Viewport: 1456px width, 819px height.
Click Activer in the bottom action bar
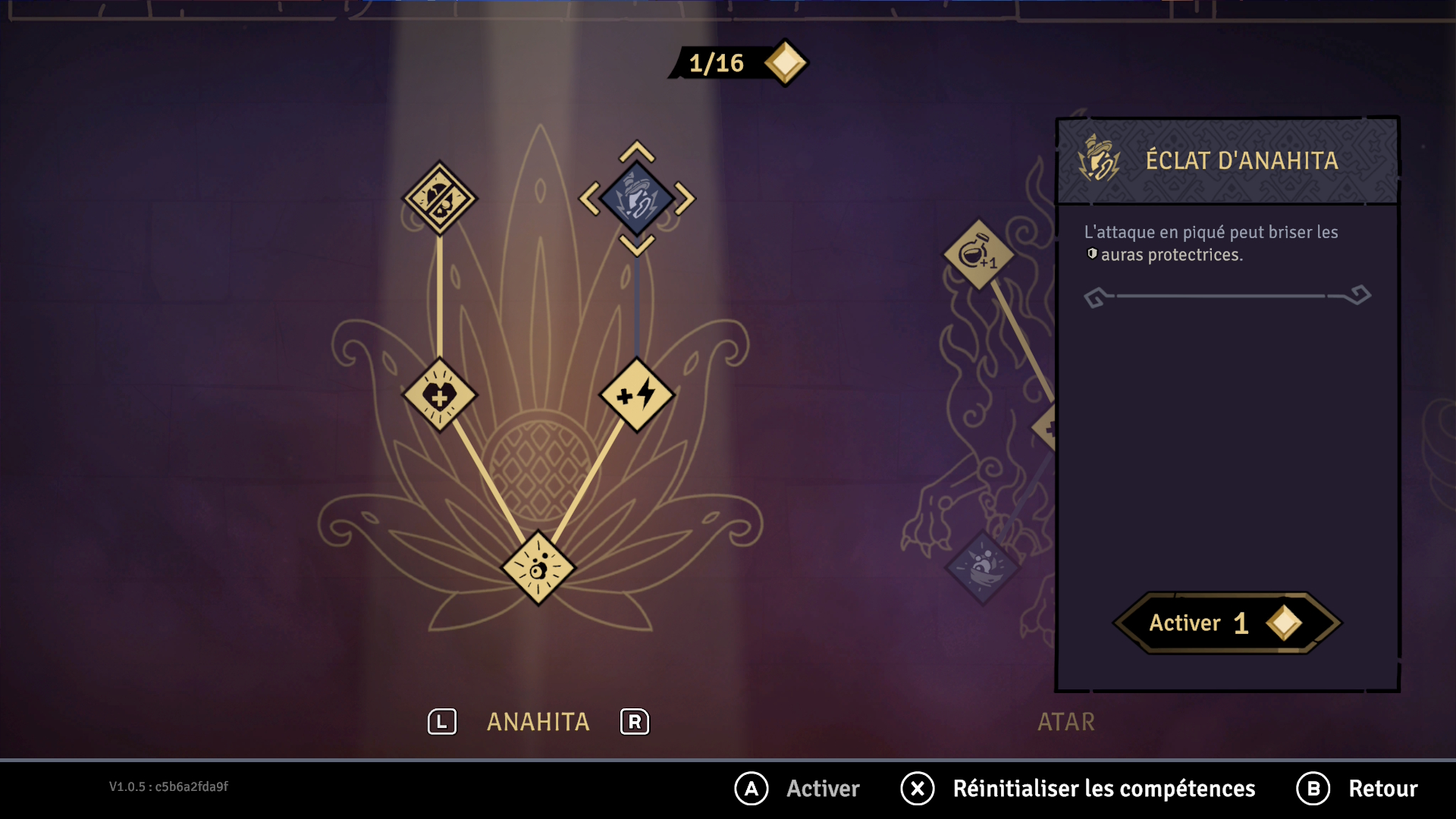pyautogui.click(x=823, y=789)
